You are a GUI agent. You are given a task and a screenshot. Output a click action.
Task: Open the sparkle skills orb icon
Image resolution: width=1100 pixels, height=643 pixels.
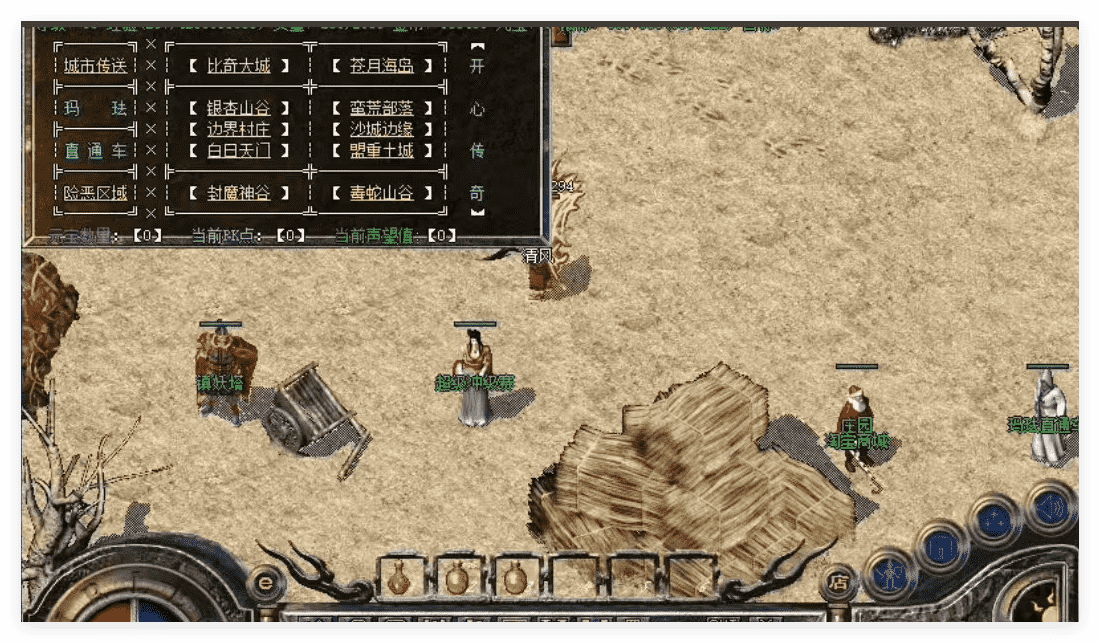[994, 520]
